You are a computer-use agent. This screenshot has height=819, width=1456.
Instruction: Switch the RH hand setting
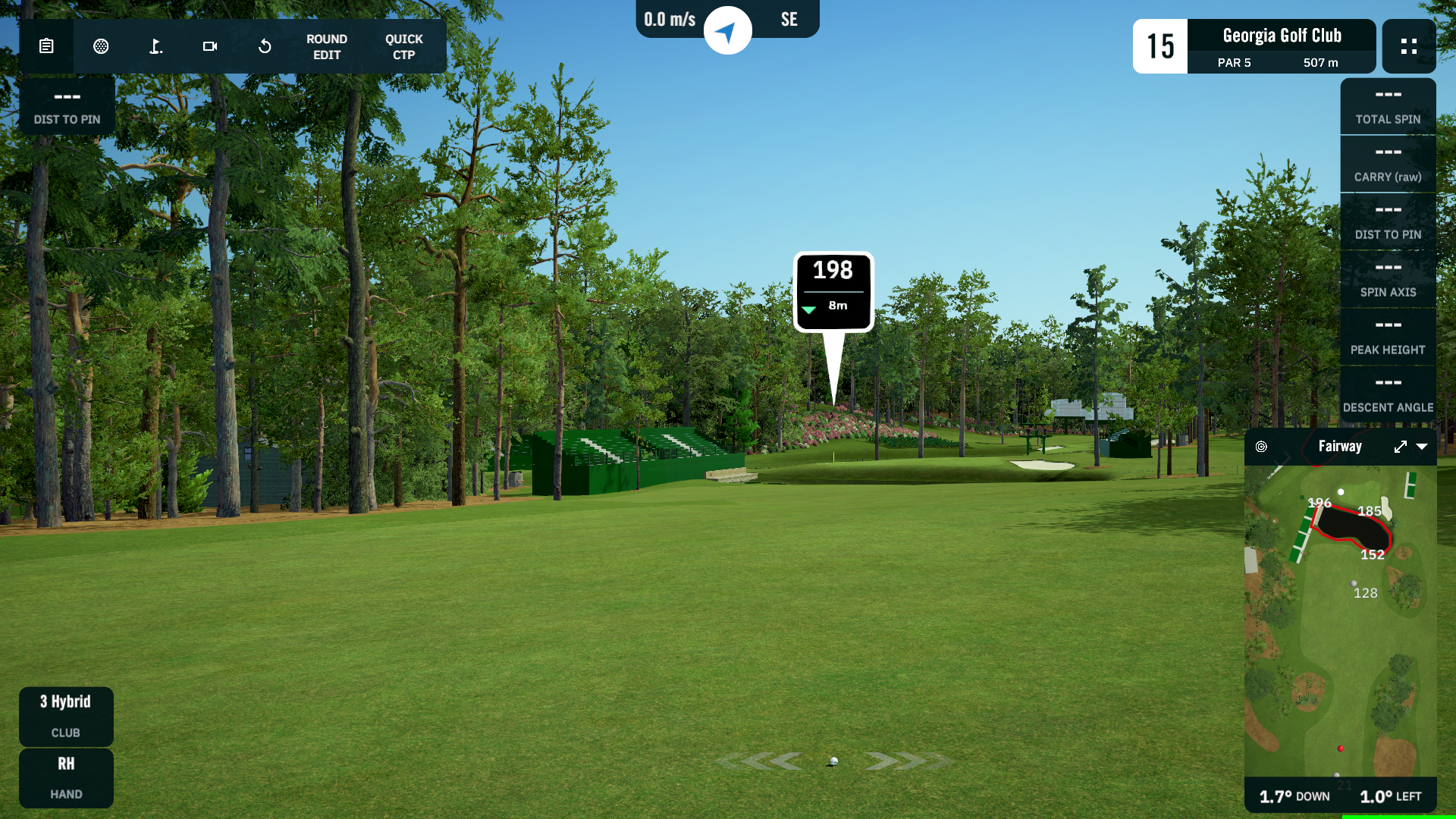[x=66, y=777]
